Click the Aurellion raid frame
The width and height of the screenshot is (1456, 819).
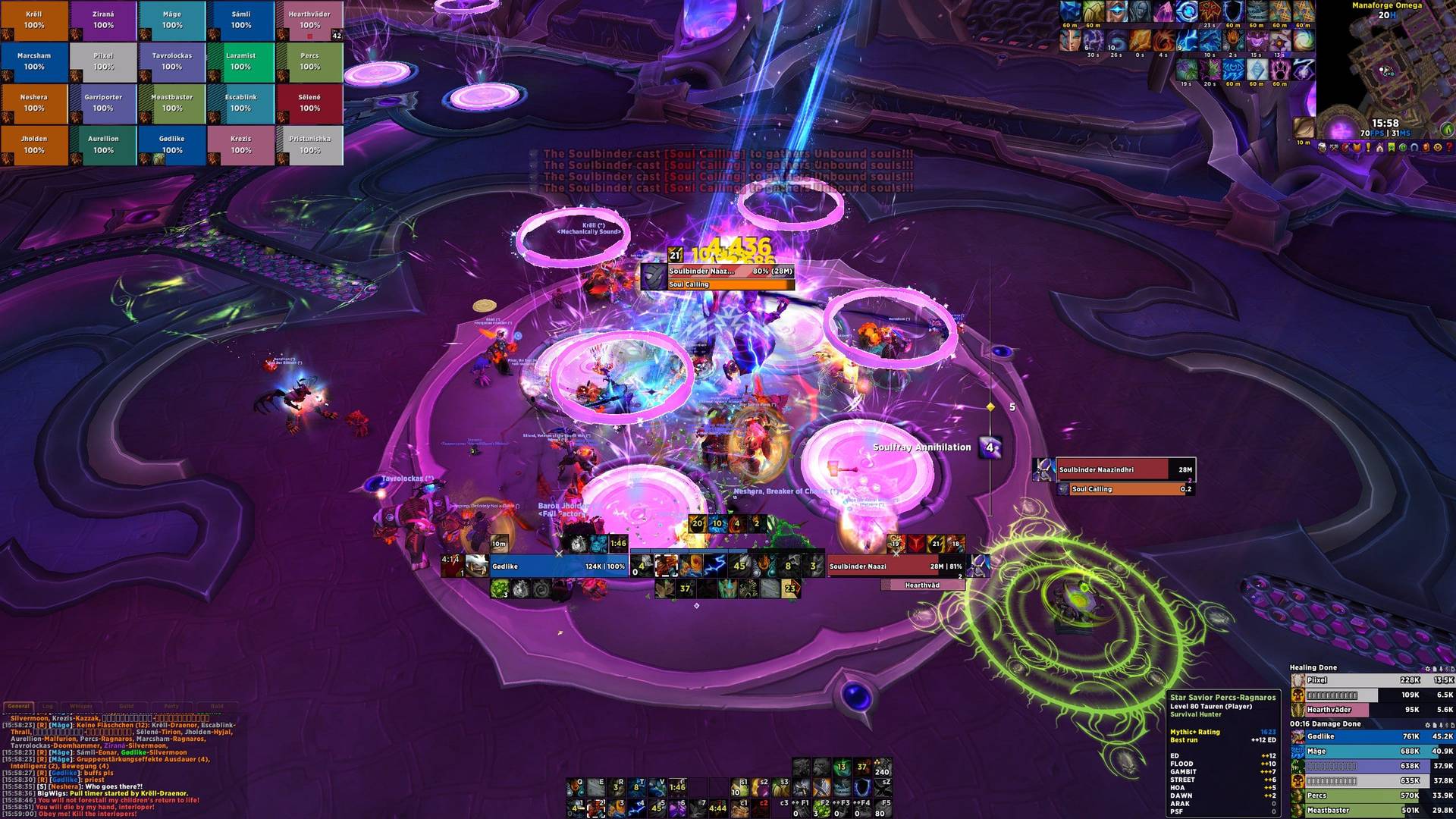tap(103, 146)
